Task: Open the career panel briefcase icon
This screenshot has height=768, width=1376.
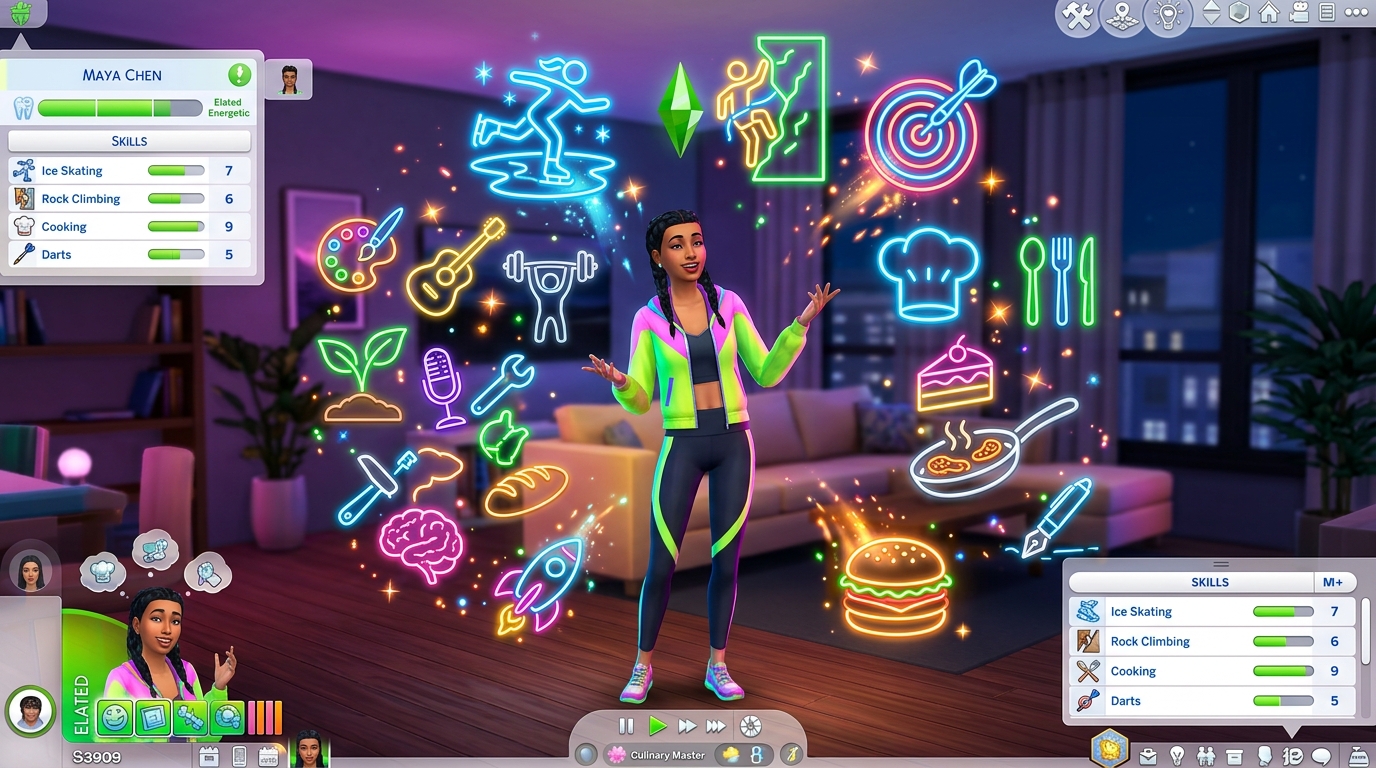Action: [x=1149, y=755]
